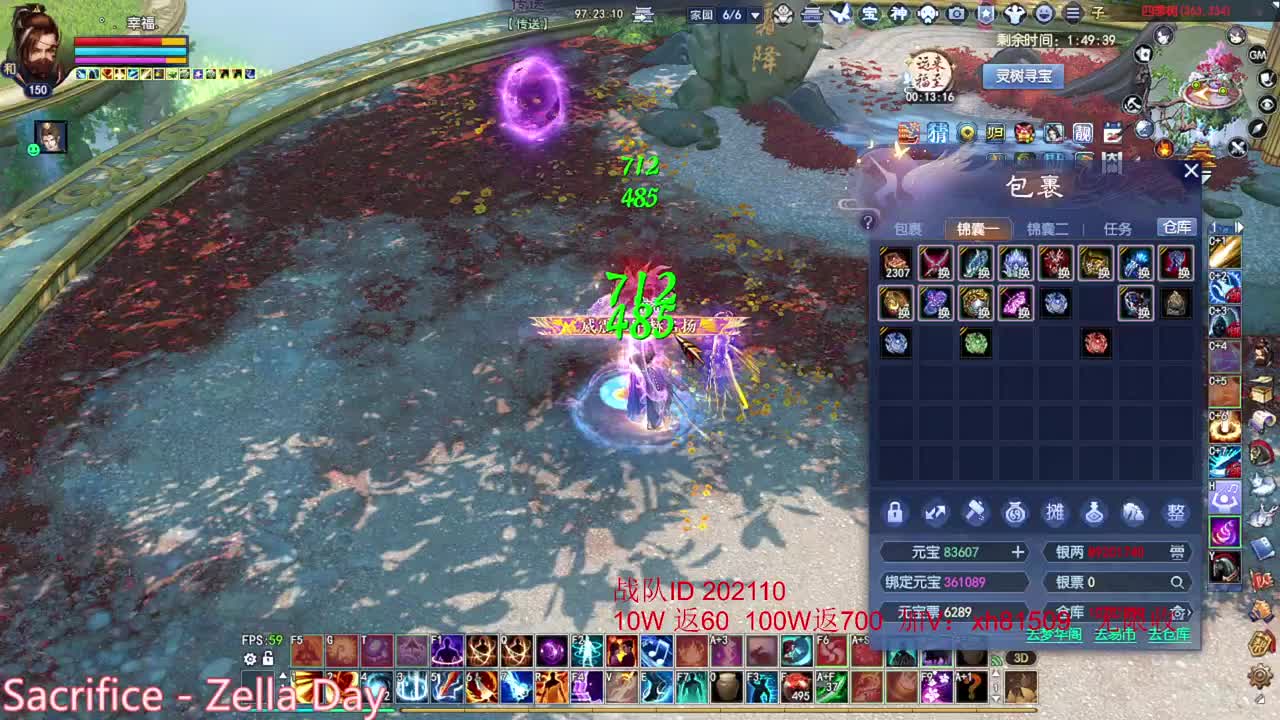Open the camera/screenshot icon on the top bar
This screenshot has height=720, width=1280.
click(956, 13)
